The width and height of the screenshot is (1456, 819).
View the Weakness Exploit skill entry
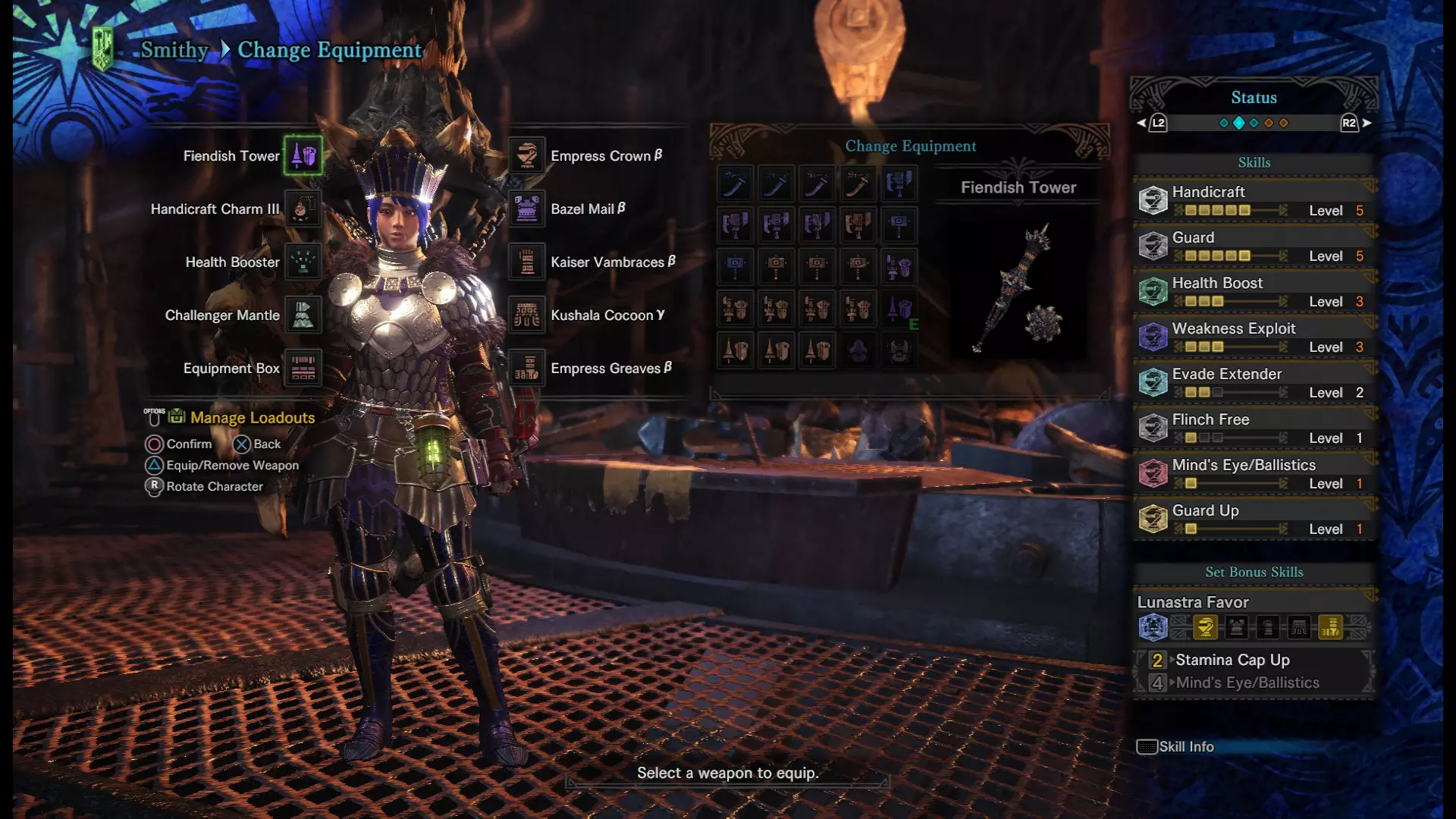click(x=1254, y=337)
